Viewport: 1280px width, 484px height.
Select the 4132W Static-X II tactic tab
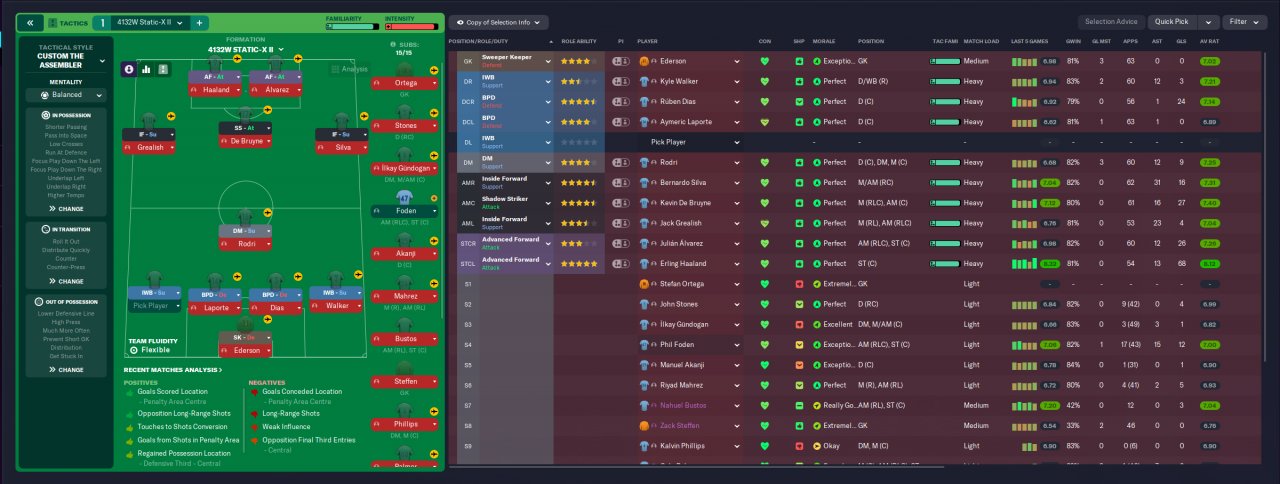tap(142, 22)
